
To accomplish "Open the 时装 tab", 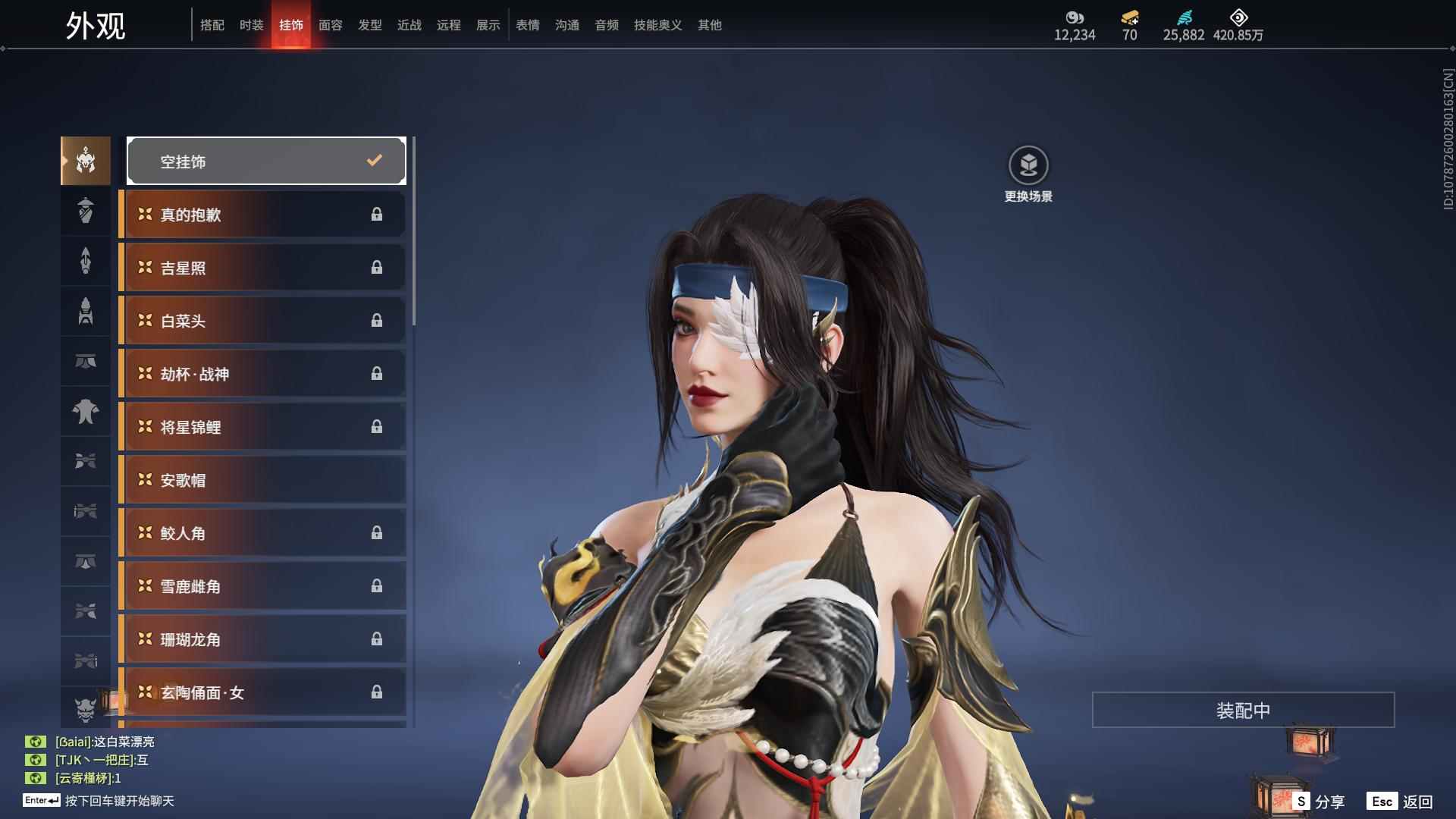I will tap(252, 25).
